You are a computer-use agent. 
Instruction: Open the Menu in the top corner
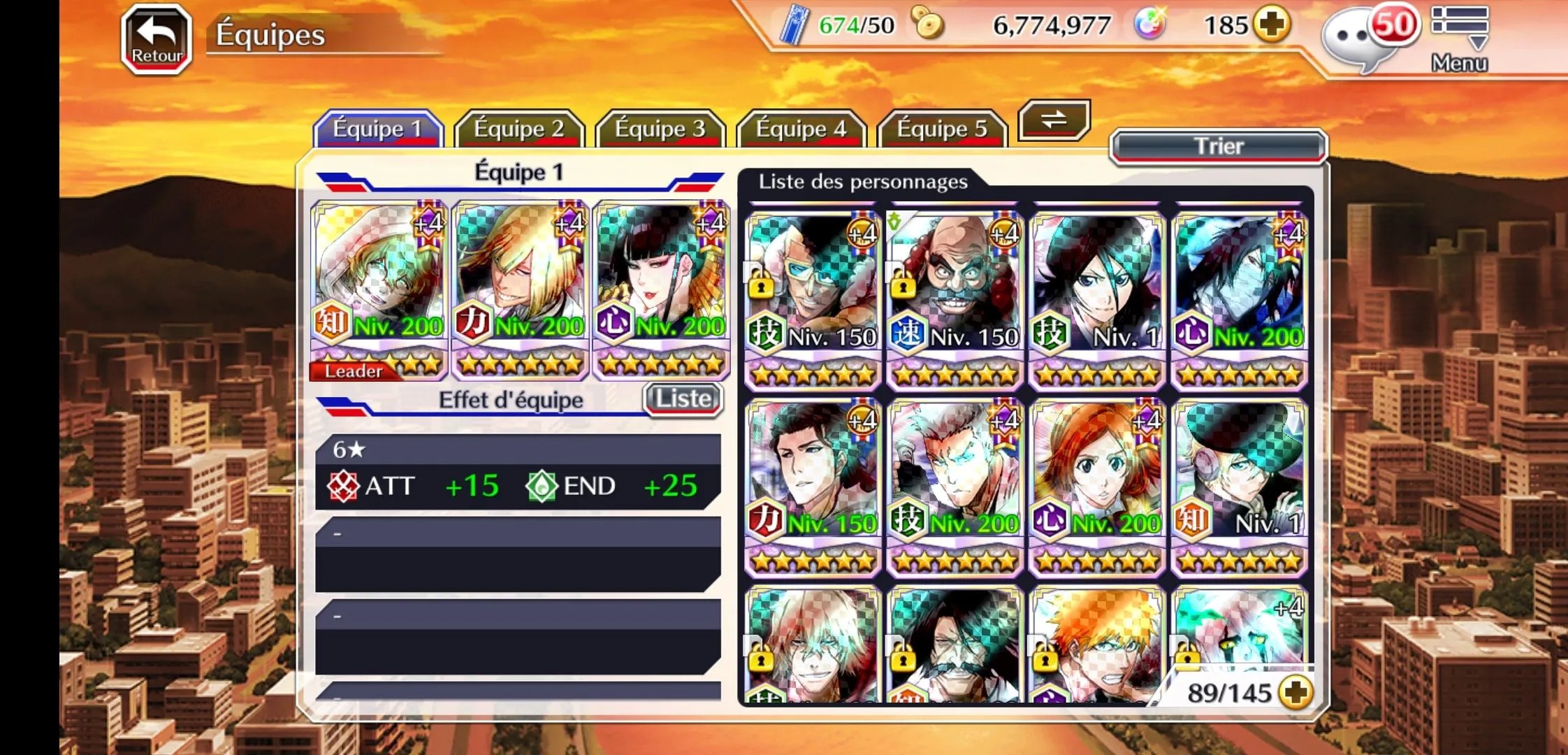[x=1459, y=39]
